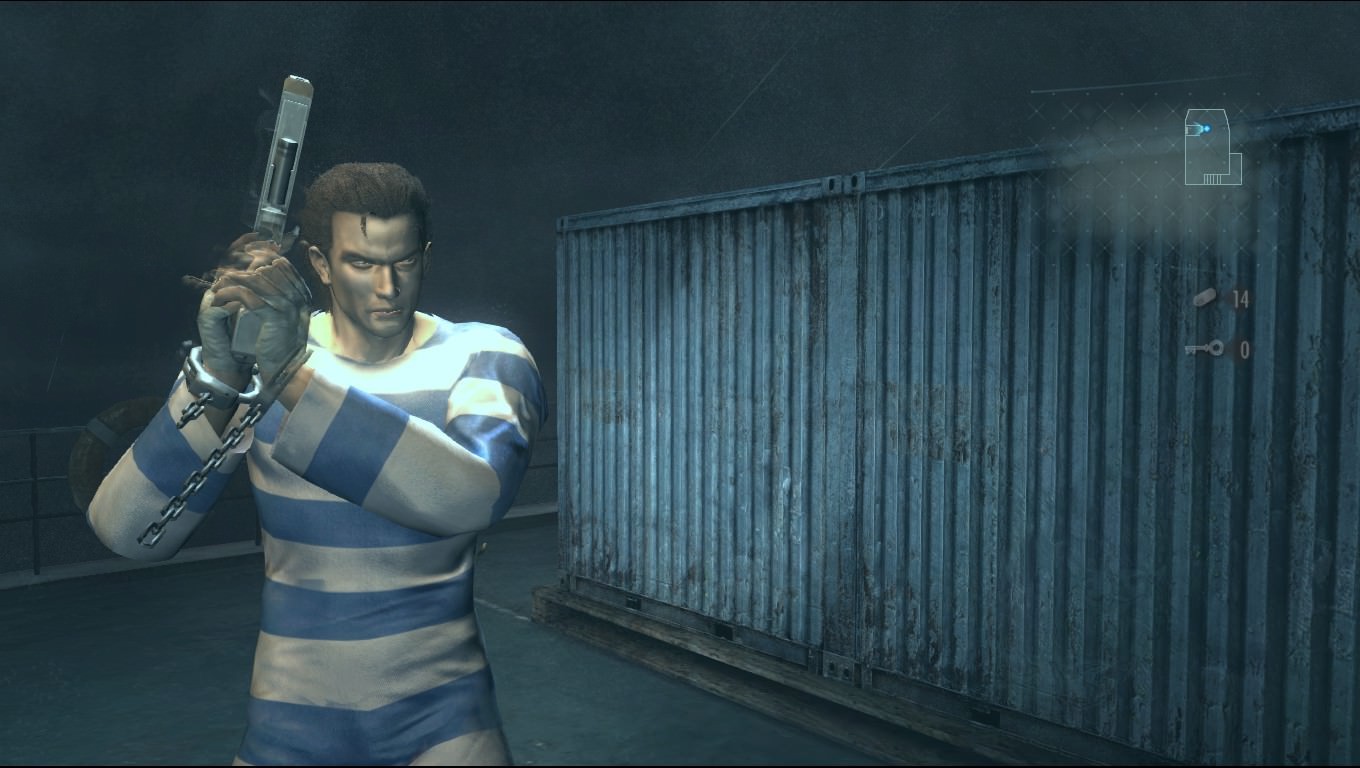This screenshot has width=1360, height=768.
Task: Click the blue flashlight dot on the map
Action: tap(1208, 127)
